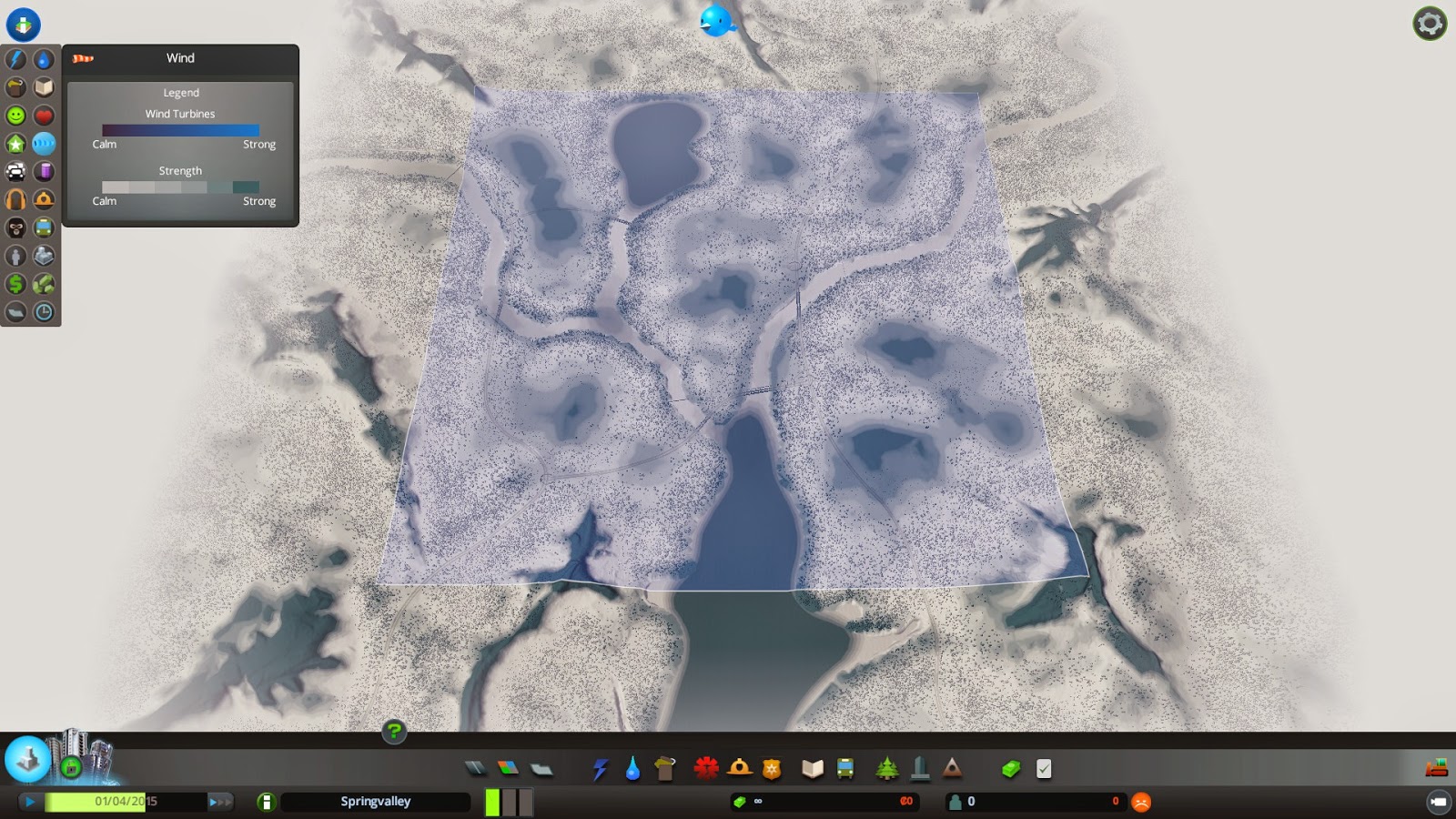Open the Fire safety service menu
This screenshot has width=1456, height=819.
coord(740,769)
